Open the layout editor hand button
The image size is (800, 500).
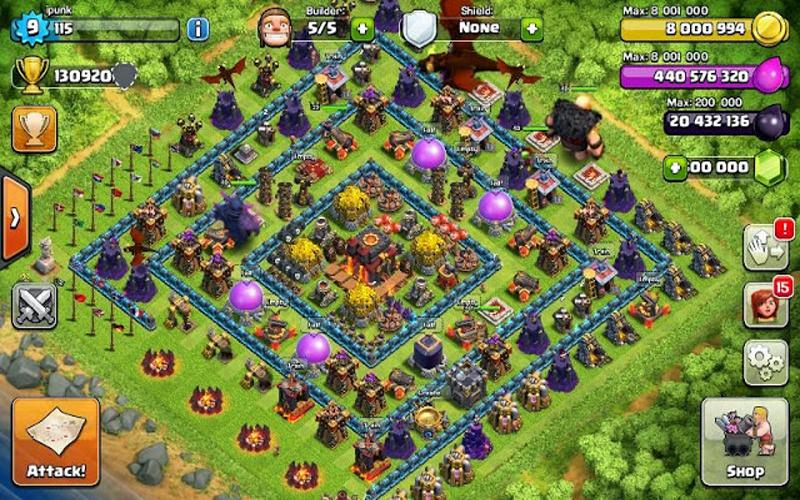coord(765,246)
